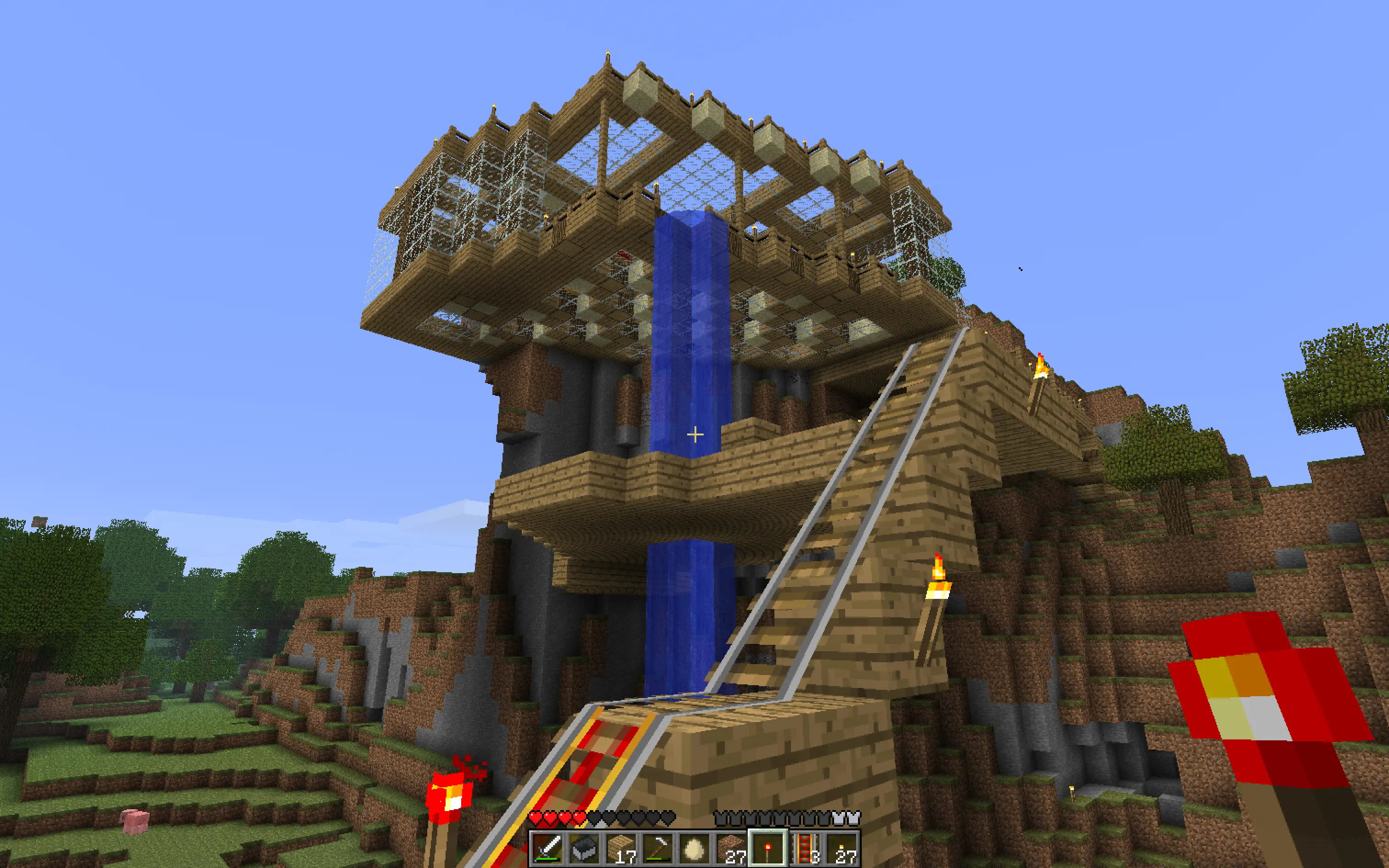
Task: Click the currently selected redstone torch slot
Action: pos(768,848)
